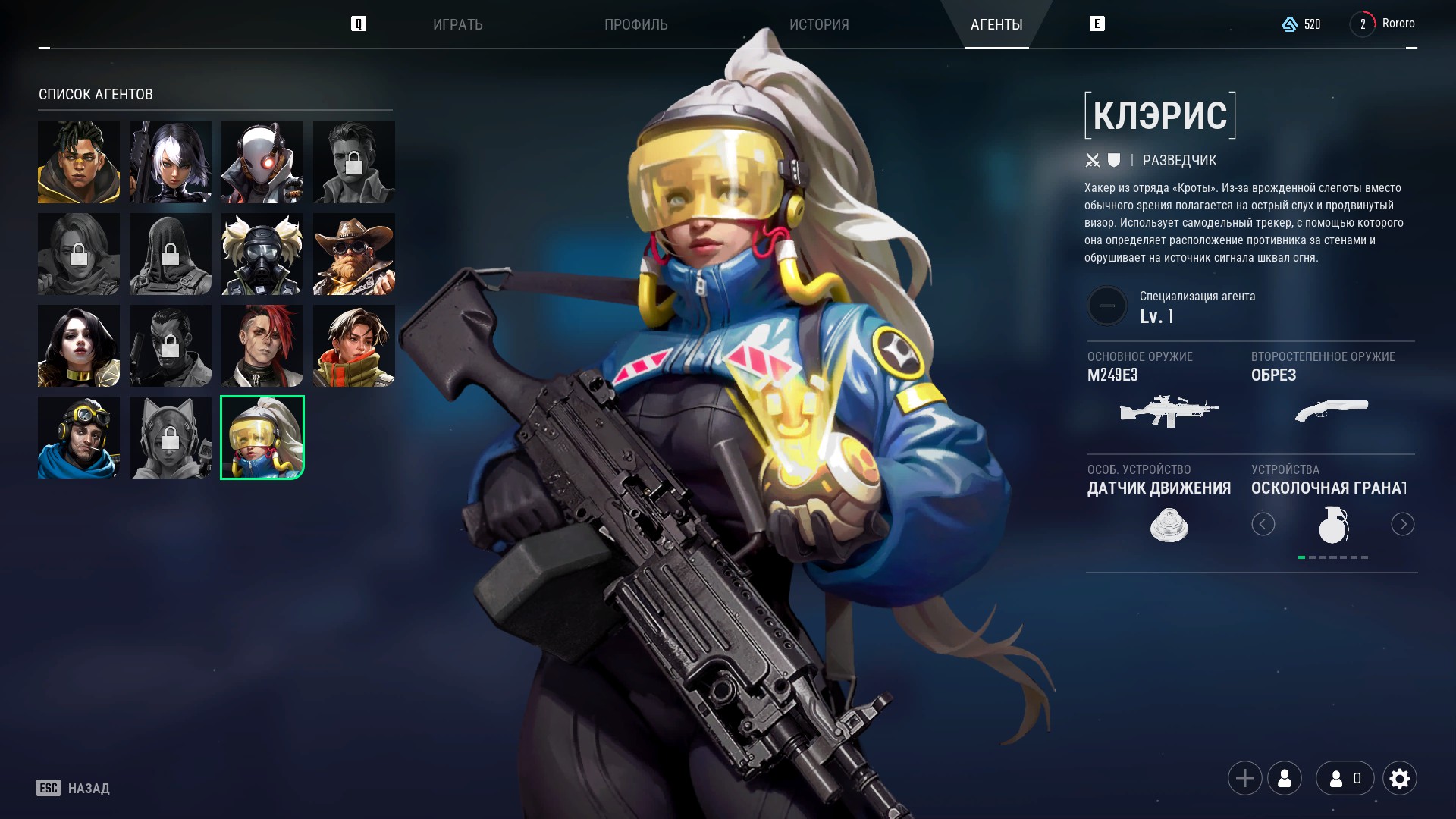Show the next device with right arrow
Image resolution: width=1456 pixels, height=819 pixels.
pos(1402,524)
